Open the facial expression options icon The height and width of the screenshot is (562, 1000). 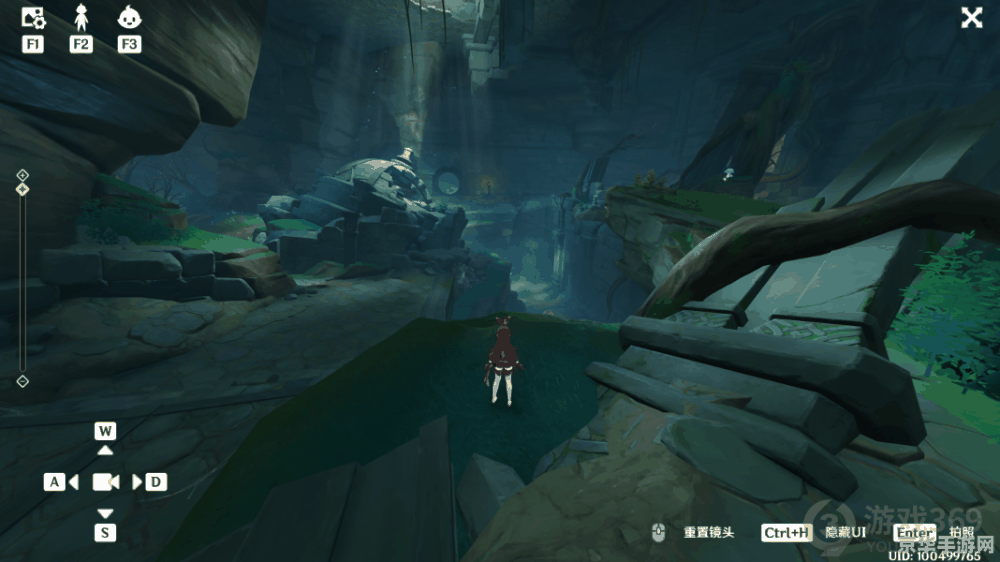pos(128,17)
